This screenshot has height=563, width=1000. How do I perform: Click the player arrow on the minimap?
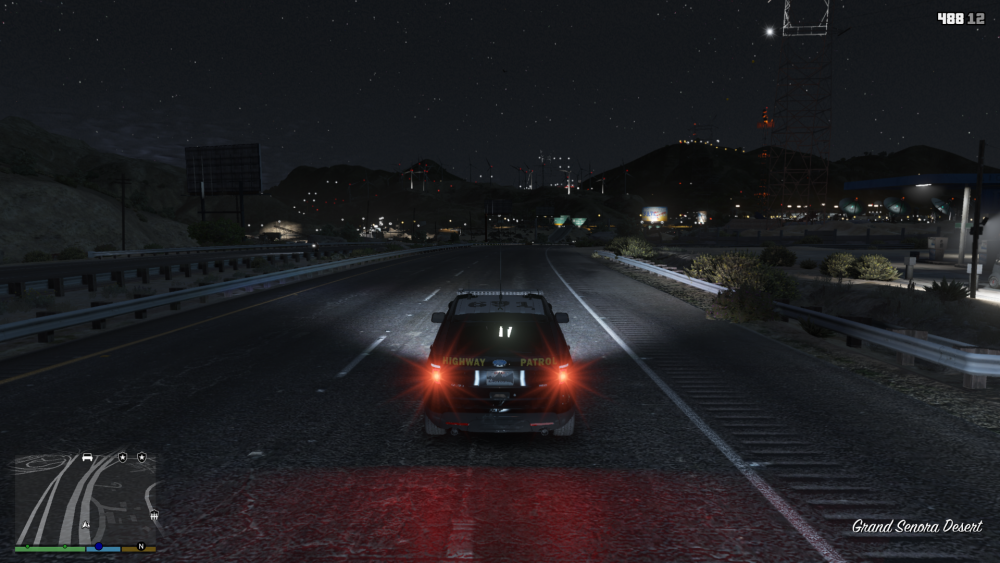[x=86, y=523]
